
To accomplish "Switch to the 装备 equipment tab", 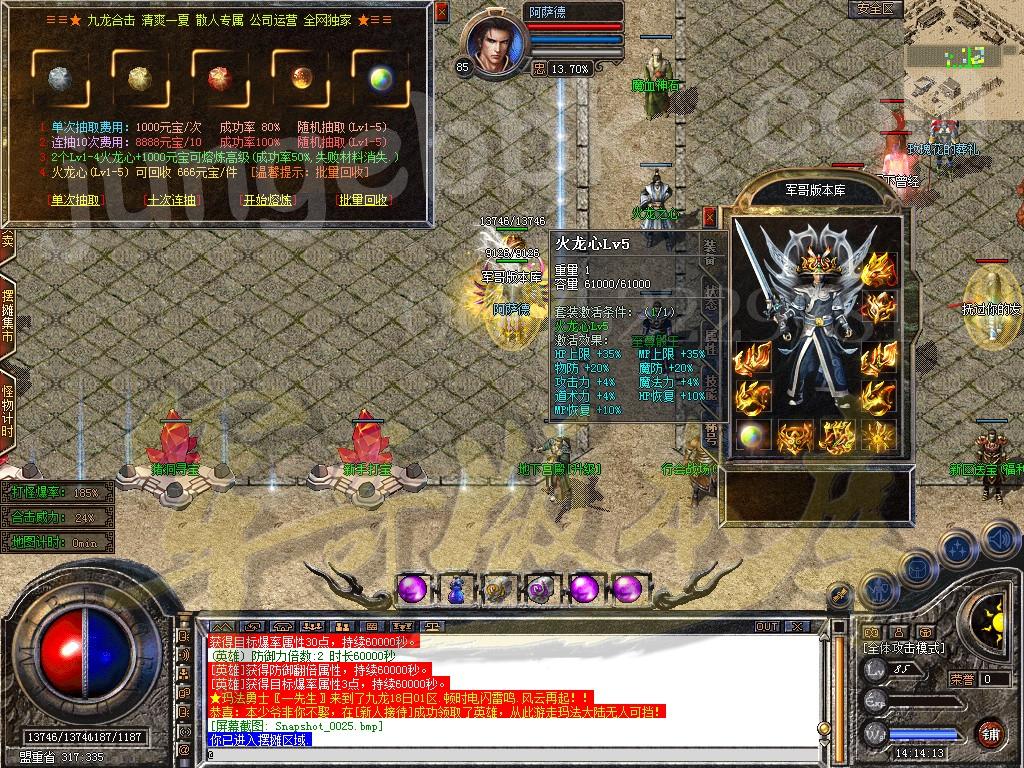I will 710,249.
